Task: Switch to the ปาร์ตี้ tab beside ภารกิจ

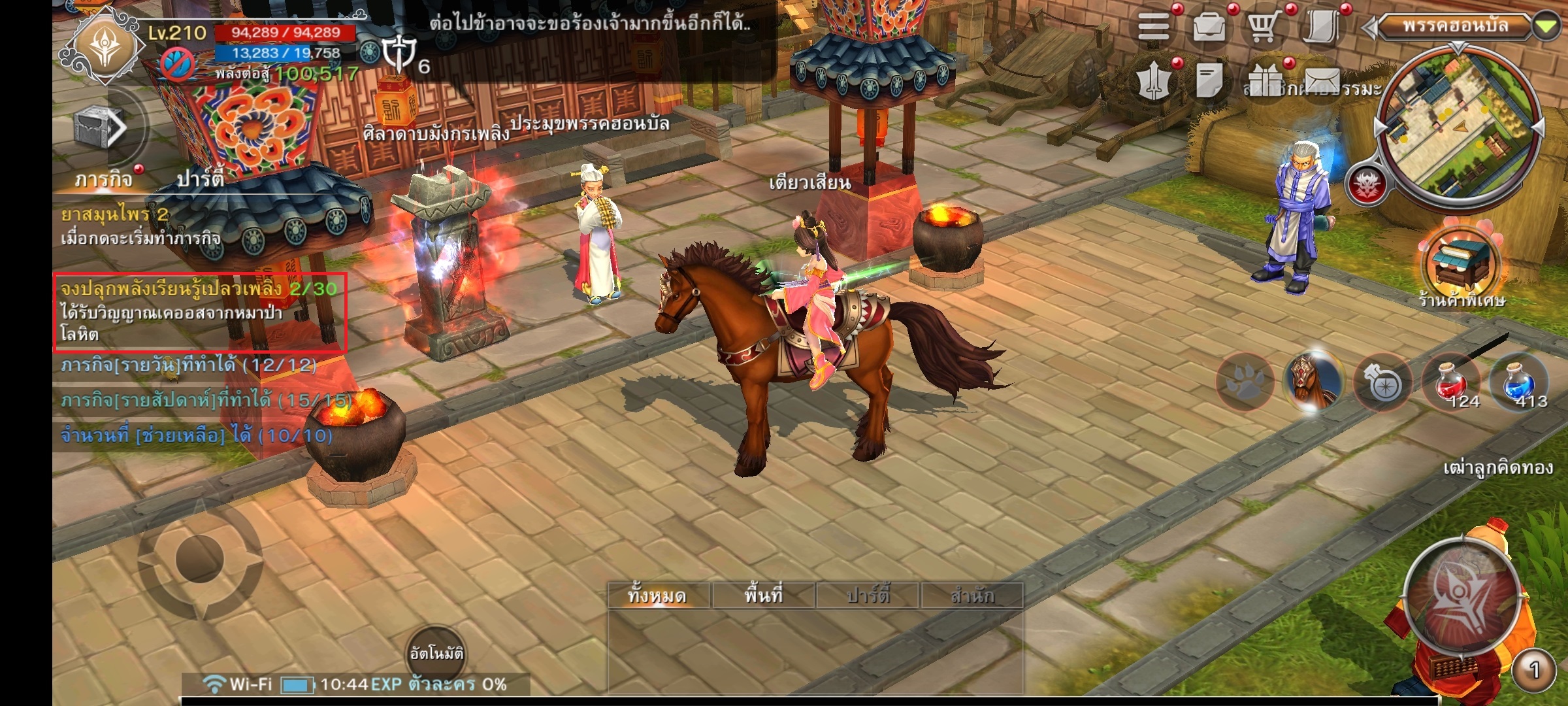Action: point(201,178)
